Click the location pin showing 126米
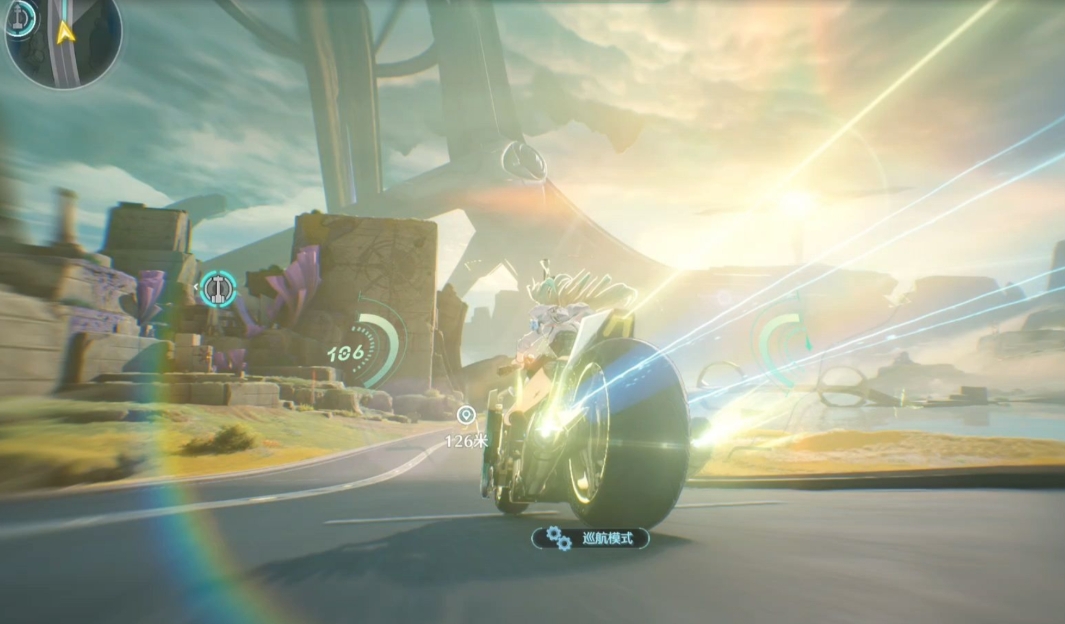 pyautogui.click(x=464, y=415)
